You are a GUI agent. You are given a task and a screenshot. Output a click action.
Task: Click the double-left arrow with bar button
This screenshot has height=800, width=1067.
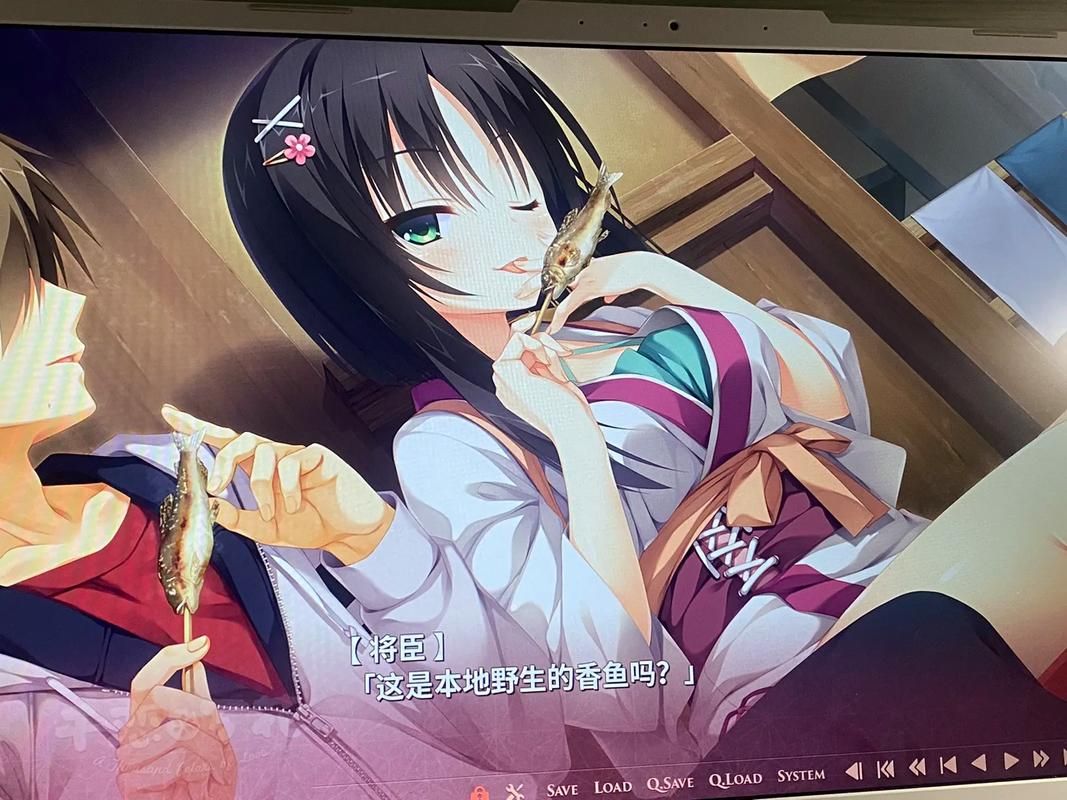[x=885, y=769]
